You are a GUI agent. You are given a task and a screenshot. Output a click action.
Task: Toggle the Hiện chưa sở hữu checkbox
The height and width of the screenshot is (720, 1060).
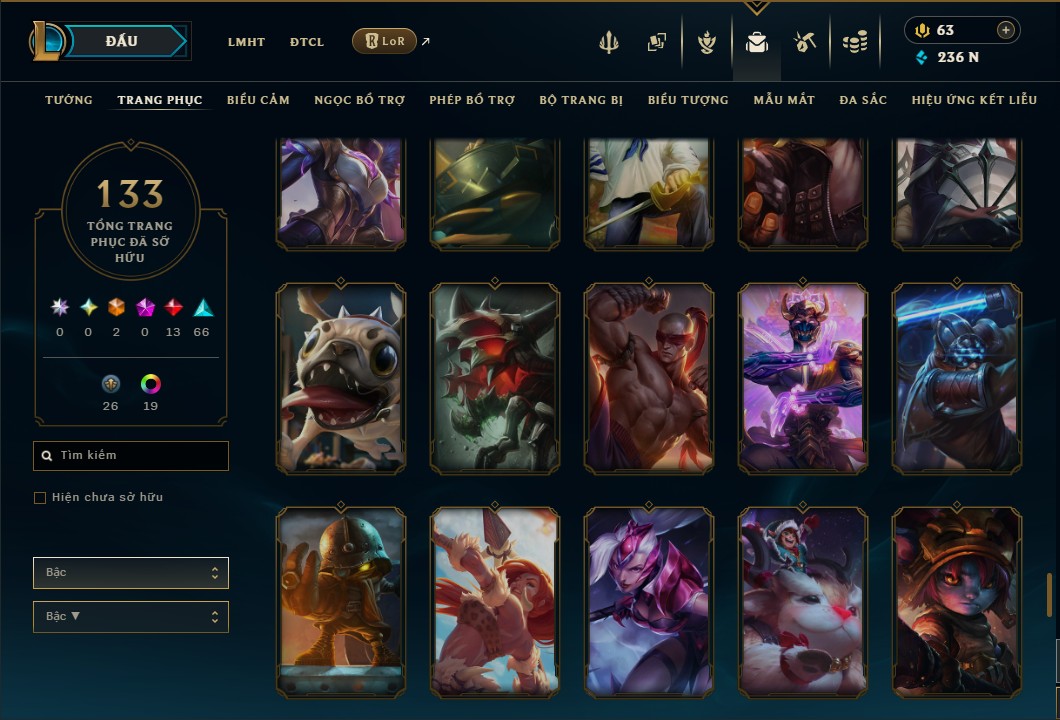tap(40, 498)
